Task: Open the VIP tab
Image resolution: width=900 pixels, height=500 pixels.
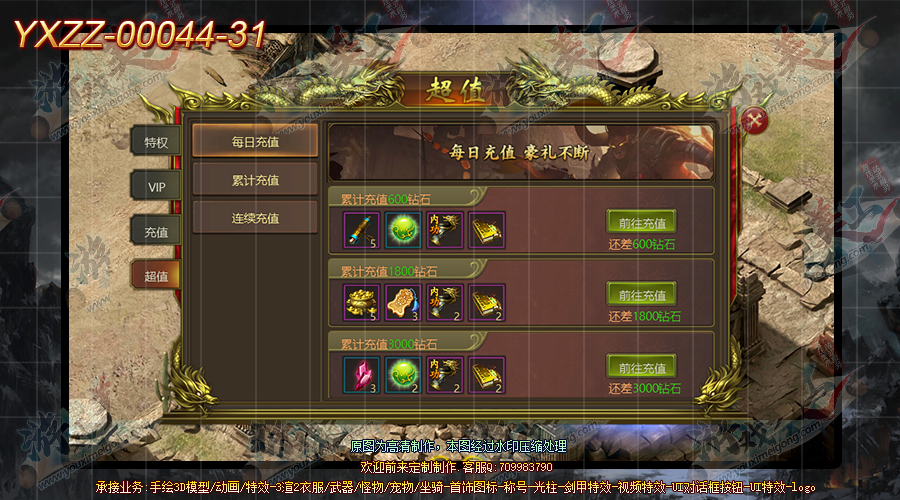Action: (156, 187)
